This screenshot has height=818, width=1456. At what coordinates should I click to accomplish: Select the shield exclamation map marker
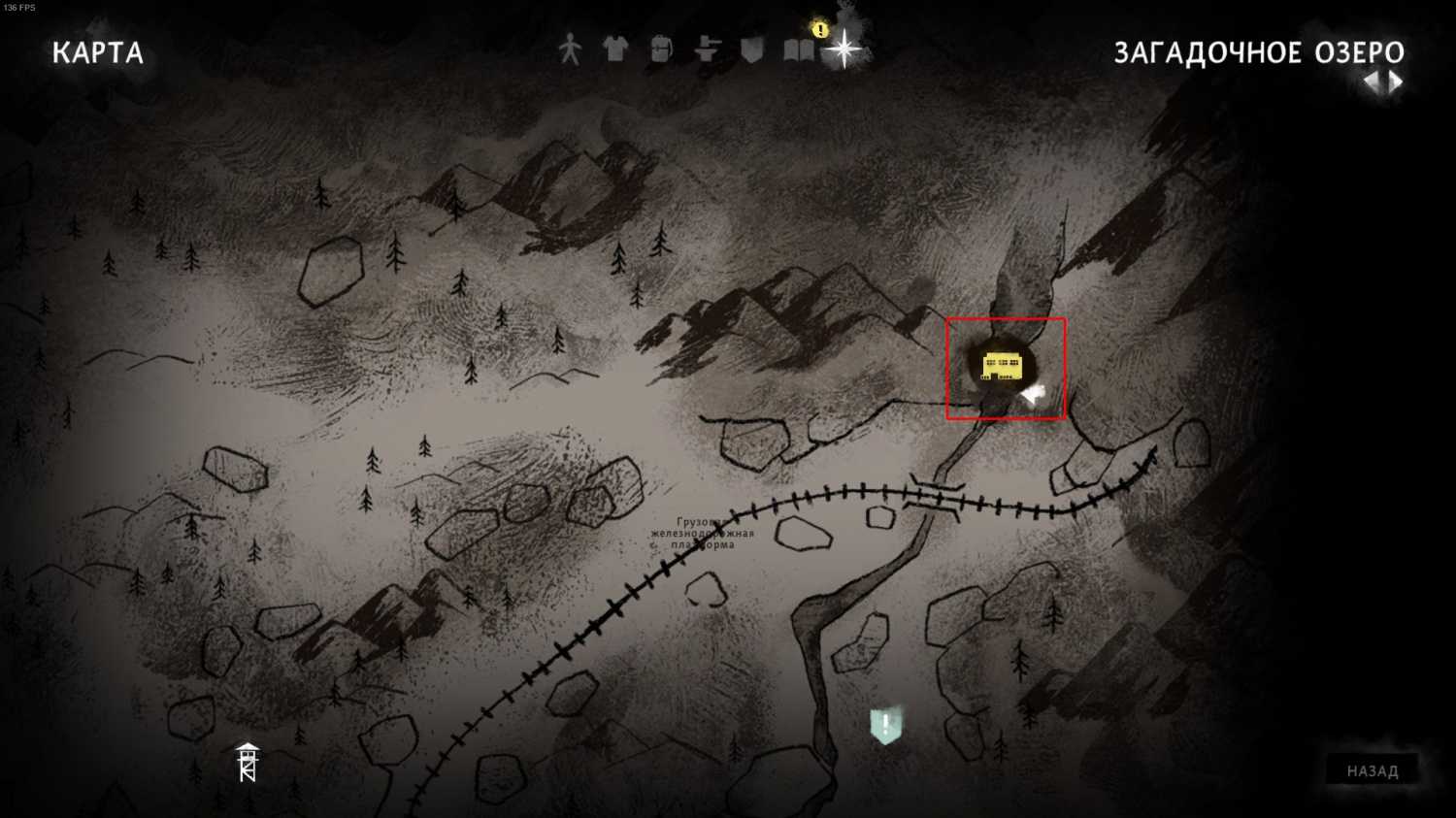(885, 725)
